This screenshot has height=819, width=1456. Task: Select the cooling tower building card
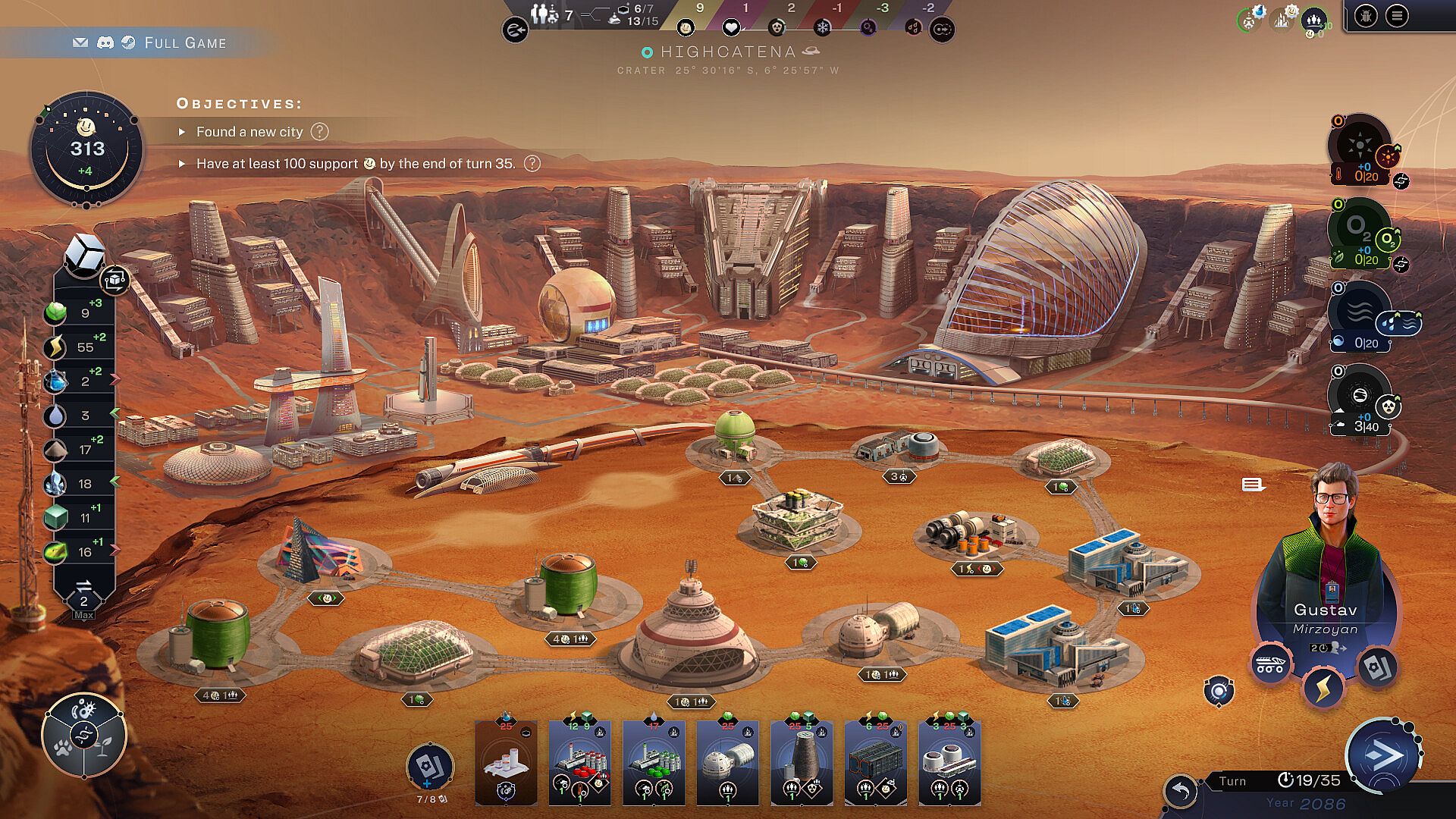click(x=802, y=762)
